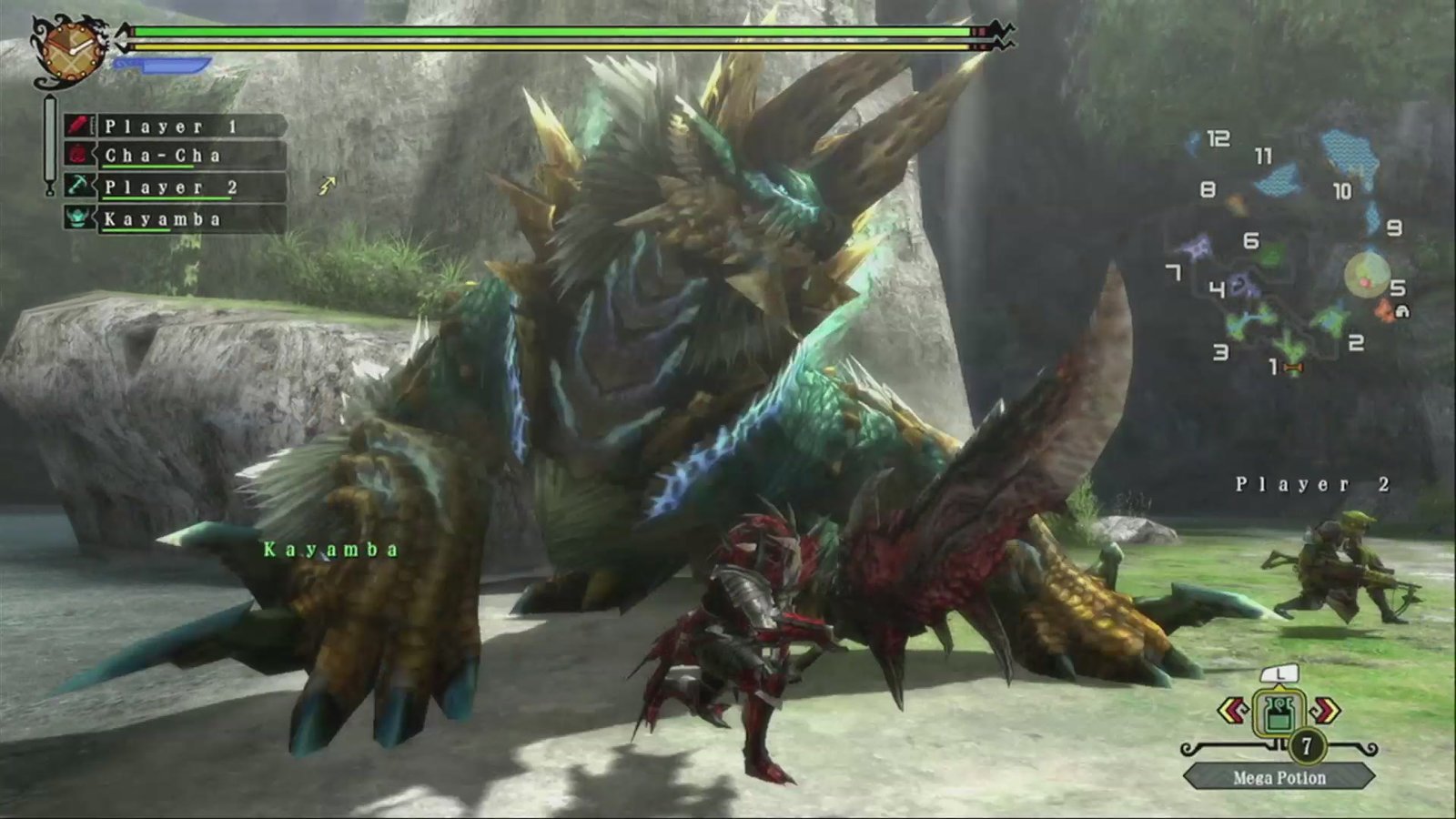The image size is (1456, 819).
Task: Choose Cha-Cha in the party list
Action: click(173, 156)
